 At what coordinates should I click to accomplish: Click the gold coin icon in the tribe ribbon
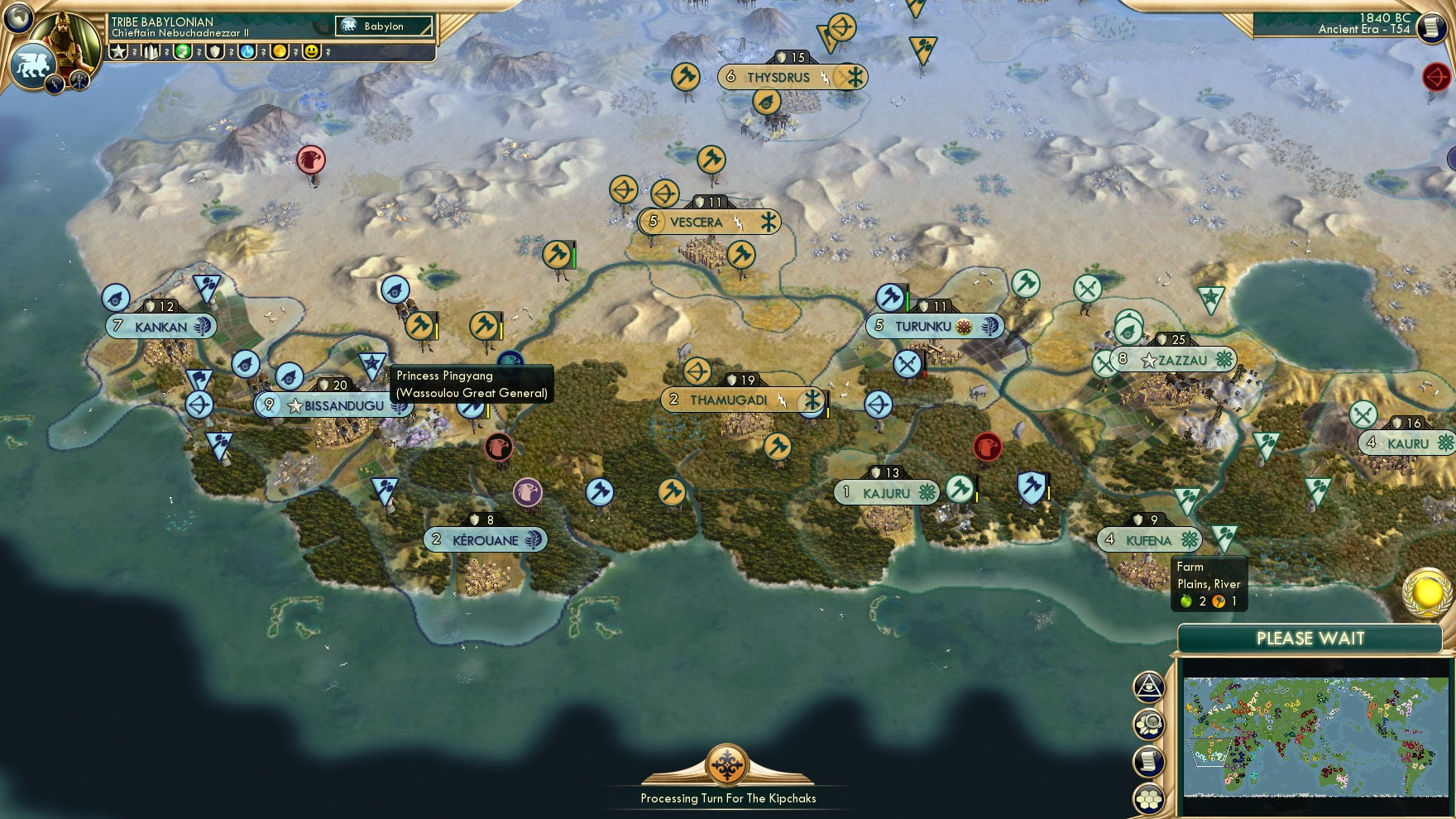(x=278, y=51)
